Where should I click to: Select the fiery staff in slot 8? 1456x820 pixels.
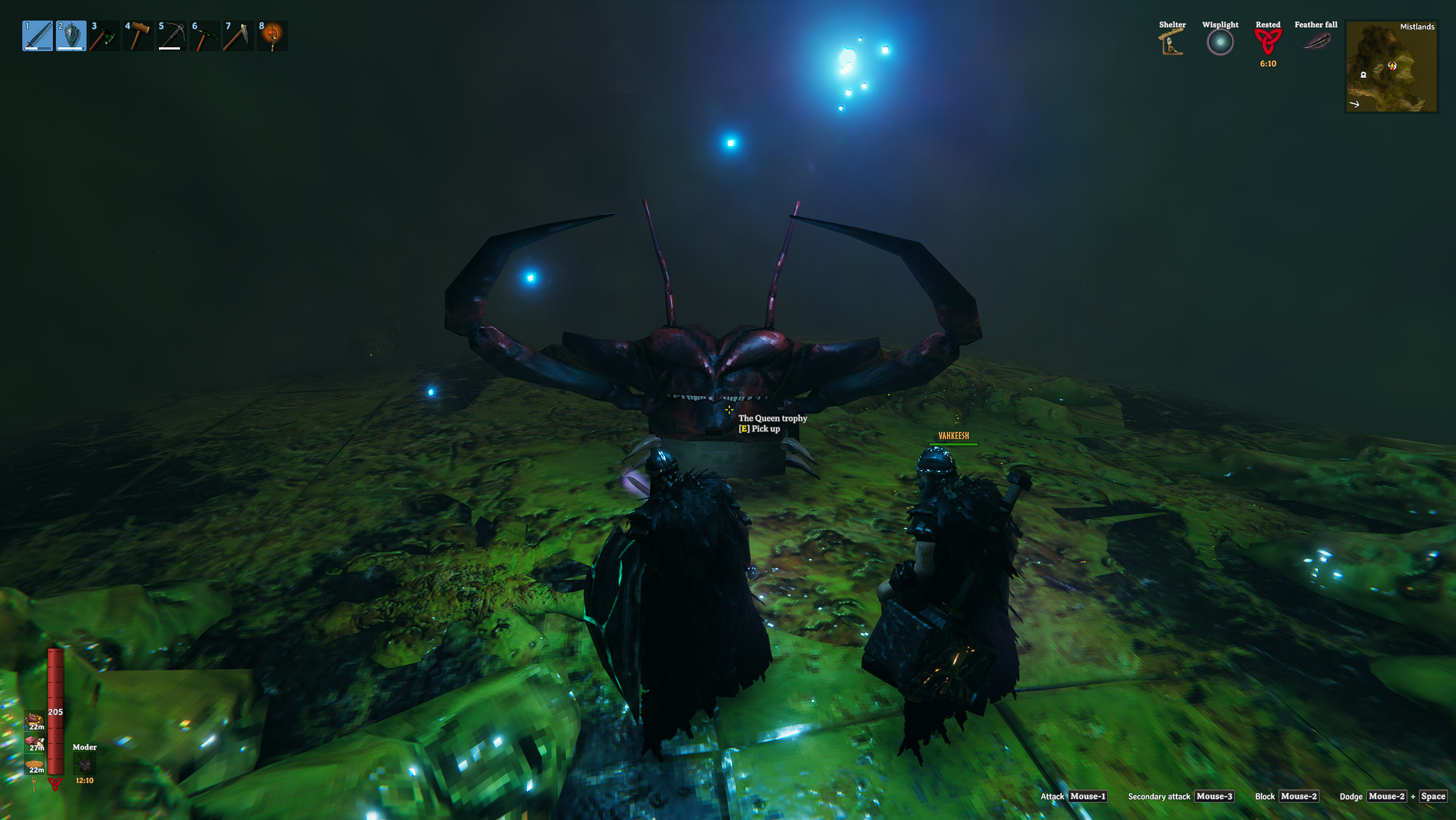pos(272,36)
